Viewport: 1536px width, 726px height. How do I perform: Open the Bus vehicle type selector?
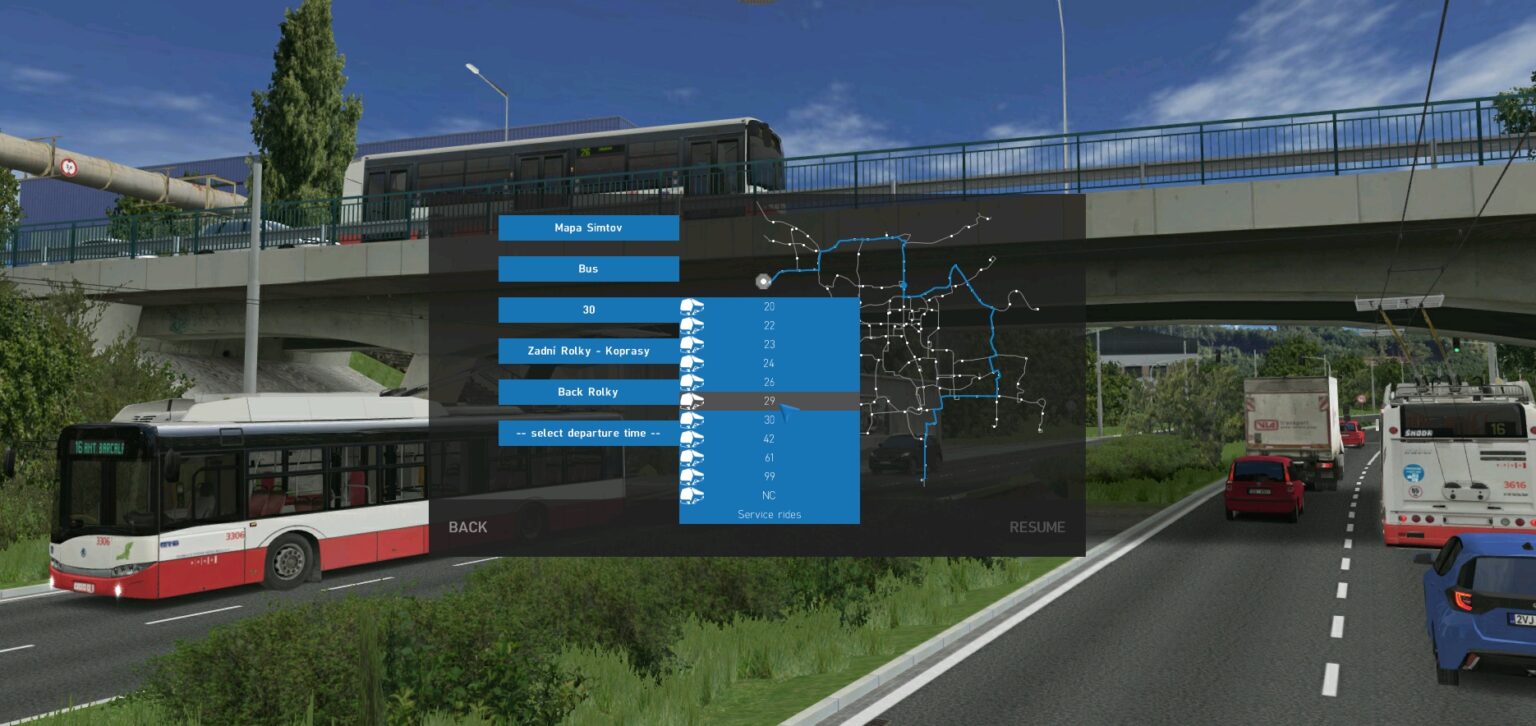tap(588, 268)
